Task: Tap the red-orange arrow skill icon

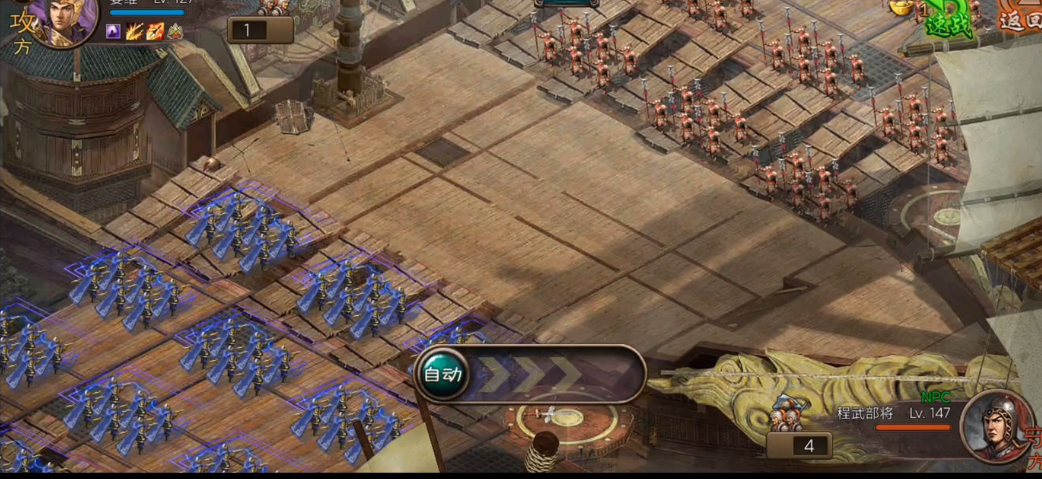Action: point(155,32)
